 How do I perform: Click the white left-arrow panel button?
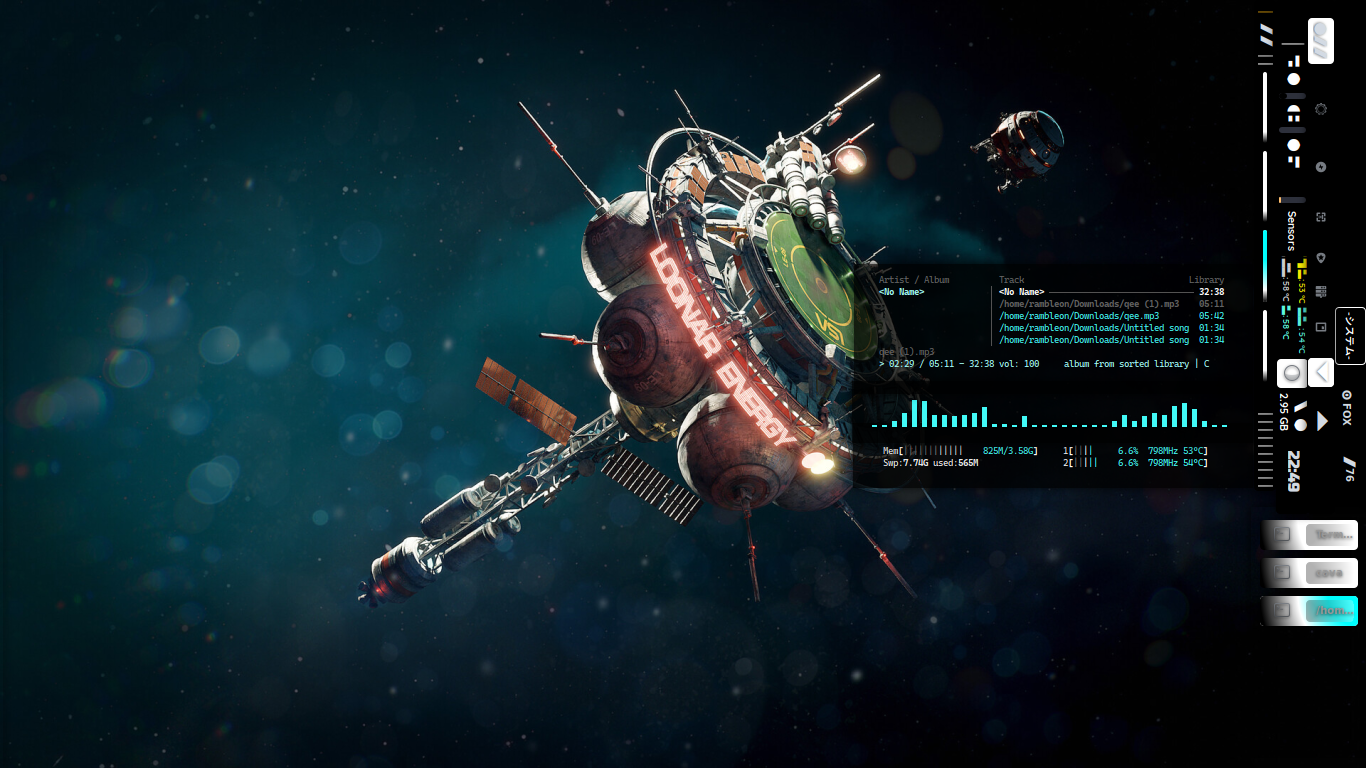coord(1321,372)
